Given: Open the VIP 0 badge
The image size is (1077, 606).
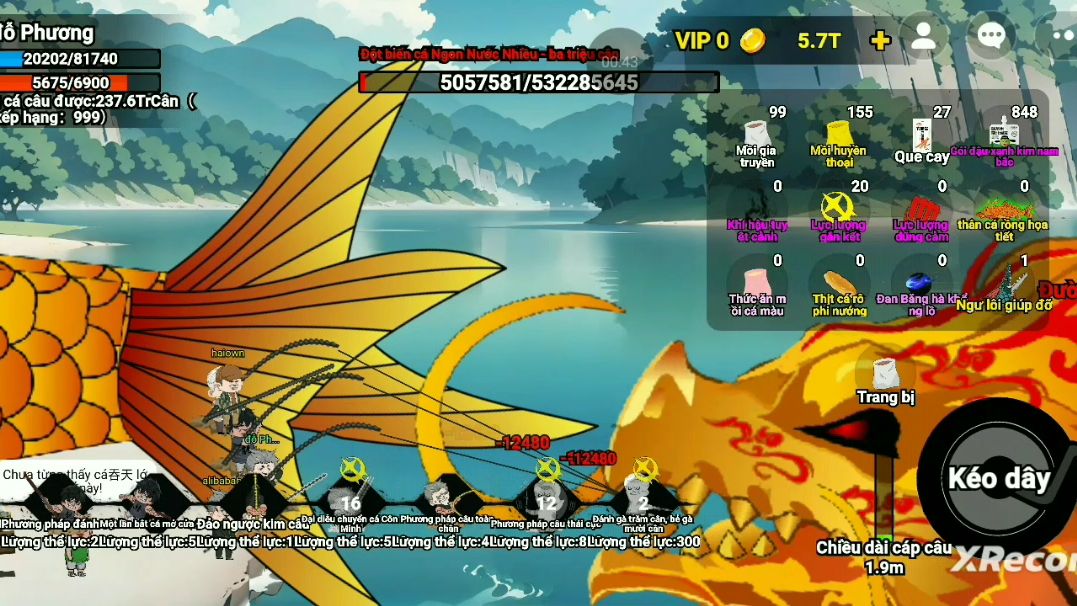Looking at the screenshot, I should [702, 41].
